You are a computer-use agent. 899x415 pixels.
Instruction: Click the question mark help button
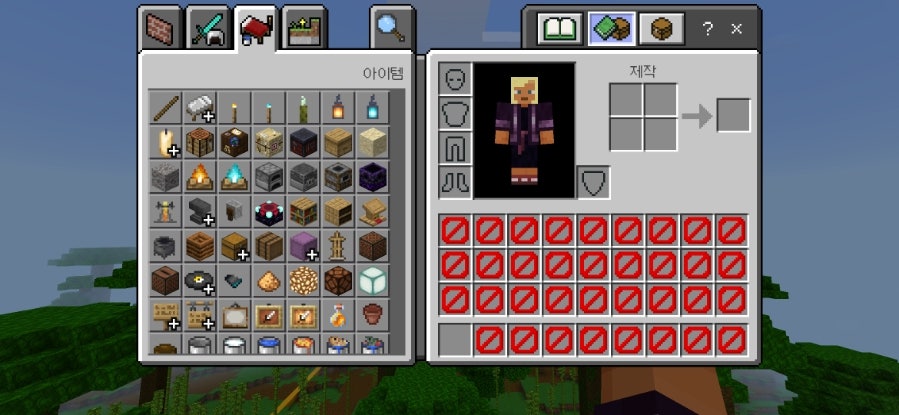(x=708, y=29)
